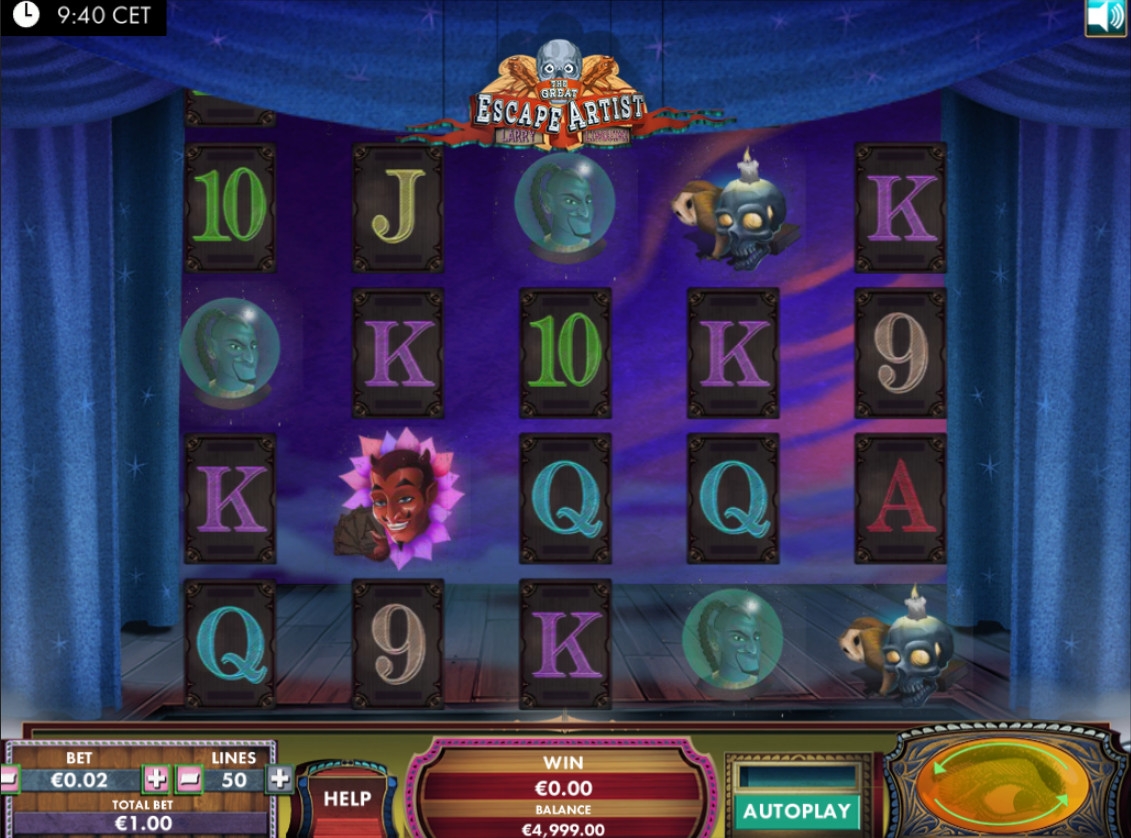Increase the bet amount with plus
1131x838 pixels.
(156, 779)
